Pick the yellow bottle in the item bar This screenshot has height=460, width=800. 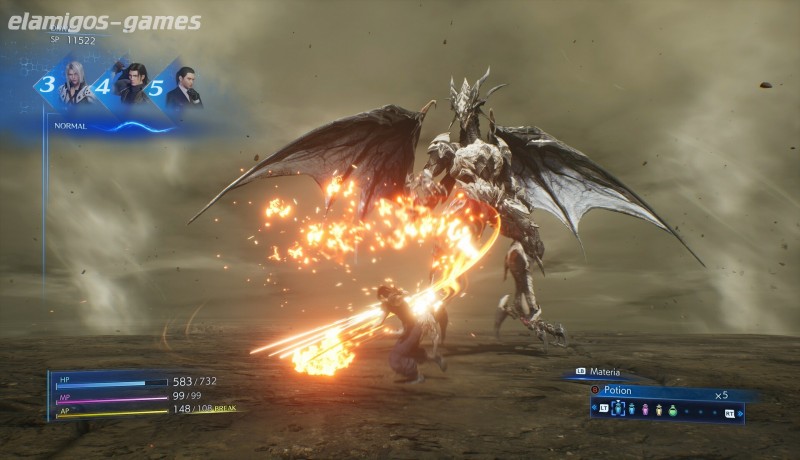tap(659, 410)
